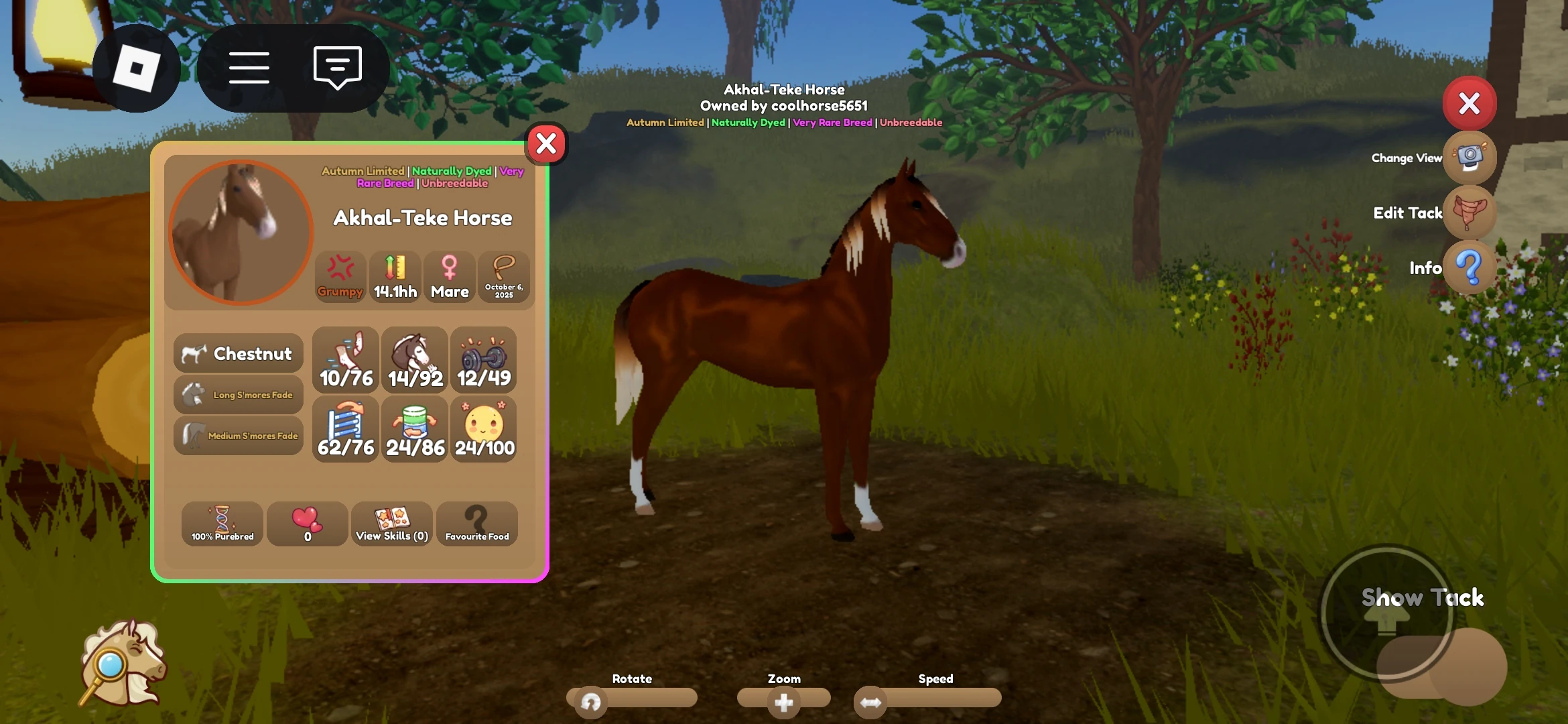Open the Grumpy mood indicator
The image size is (1568, 724).
[x=340, y=276]
